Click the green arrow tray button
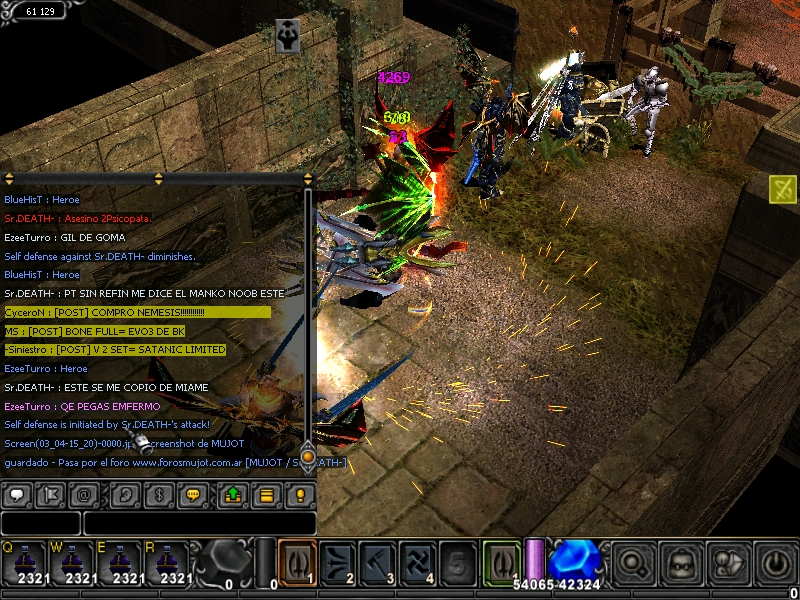 [232, 494]
